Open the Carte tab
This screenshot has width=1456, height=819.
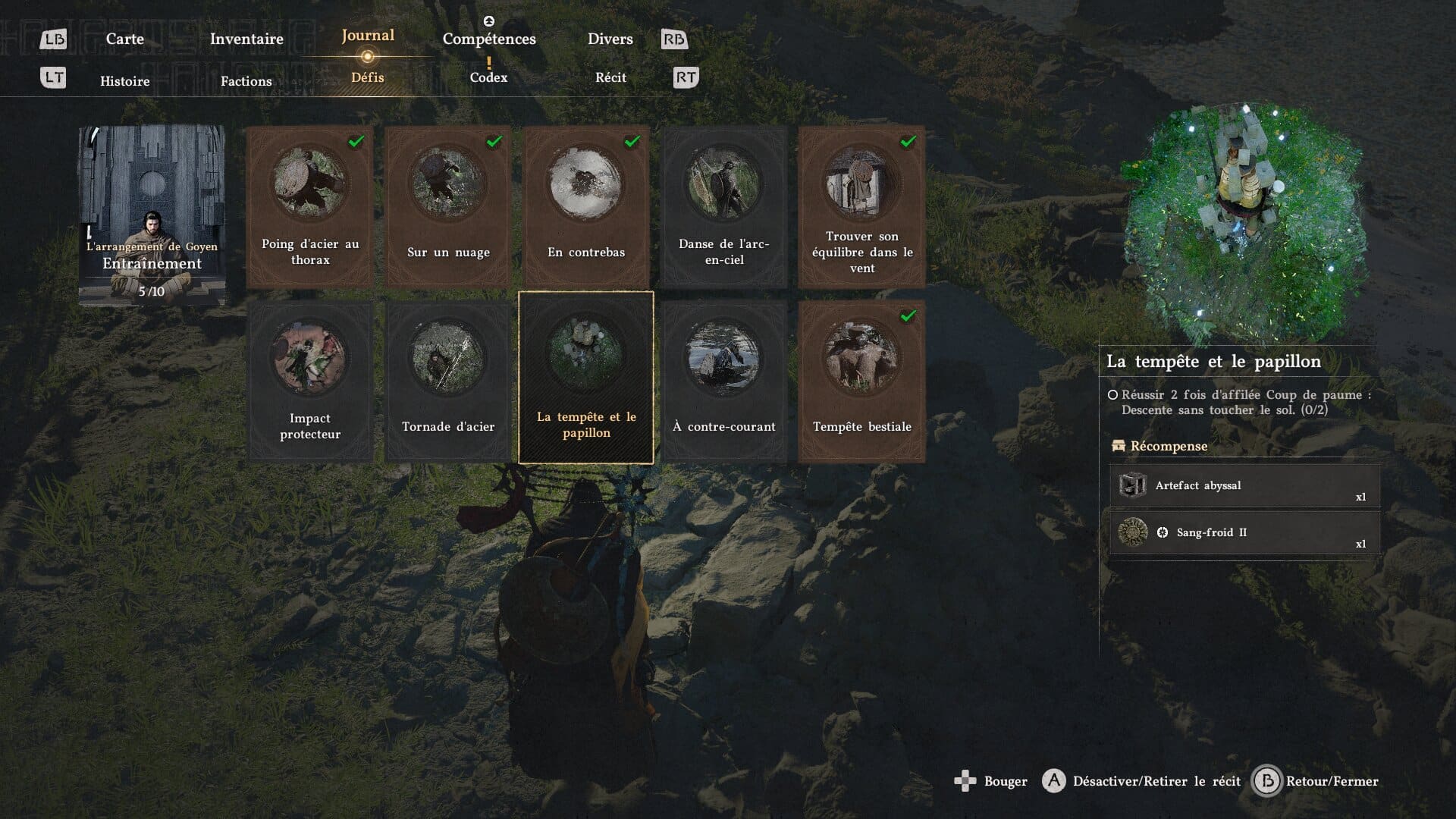point(124,39)
